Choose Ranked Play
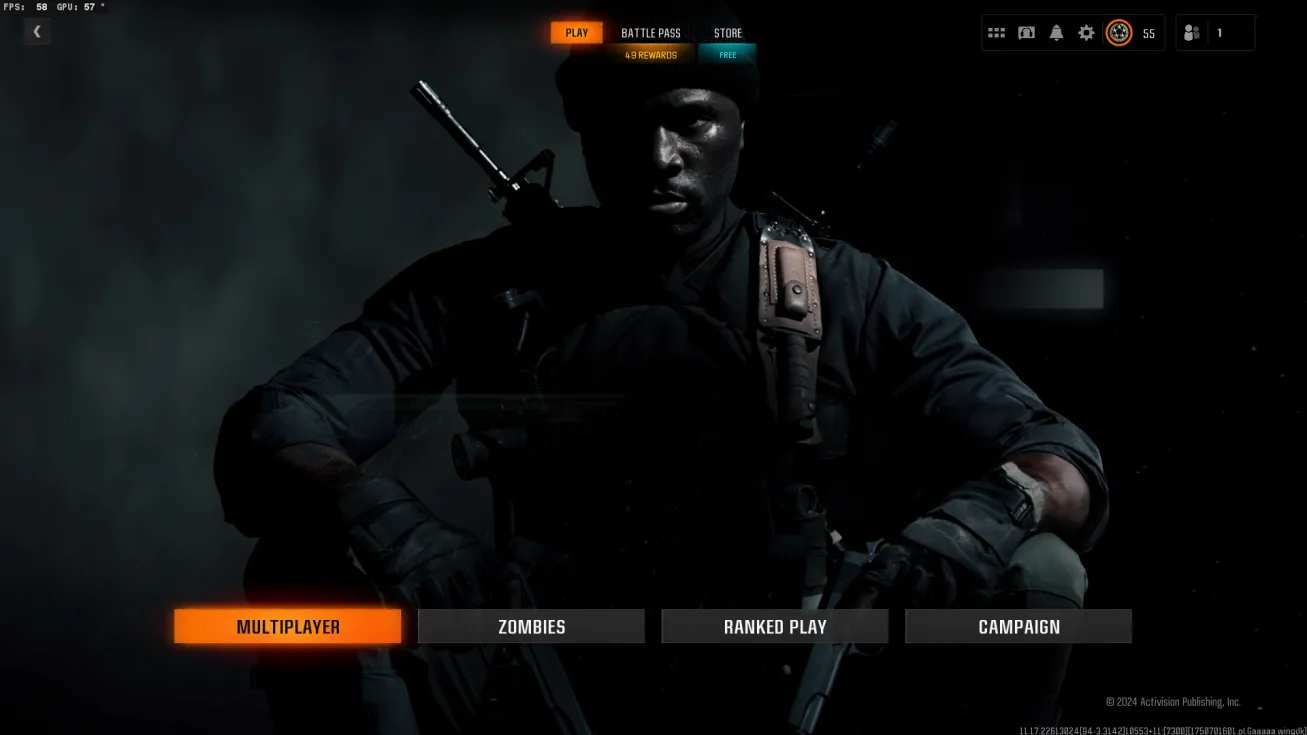Screen dimensions: 1307x735 point(775,627)
